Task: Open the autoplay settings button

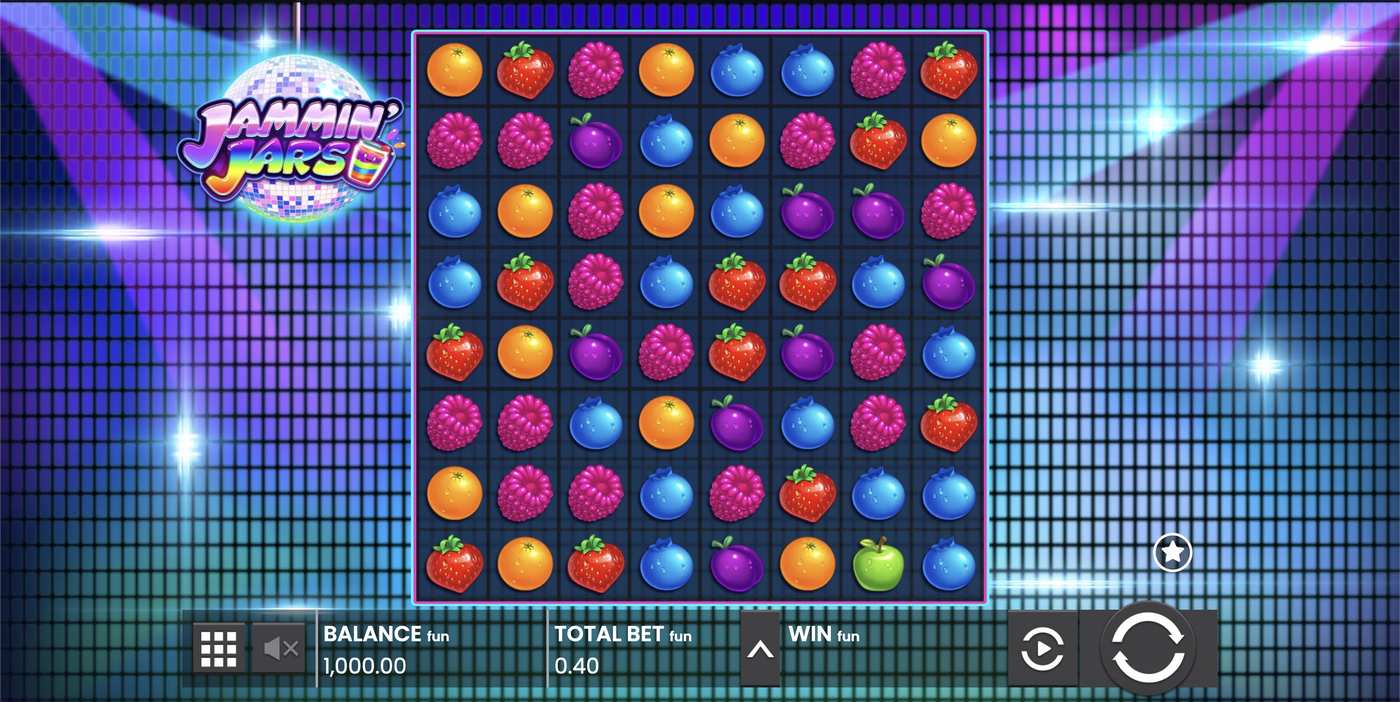Action: (1042, 650)
